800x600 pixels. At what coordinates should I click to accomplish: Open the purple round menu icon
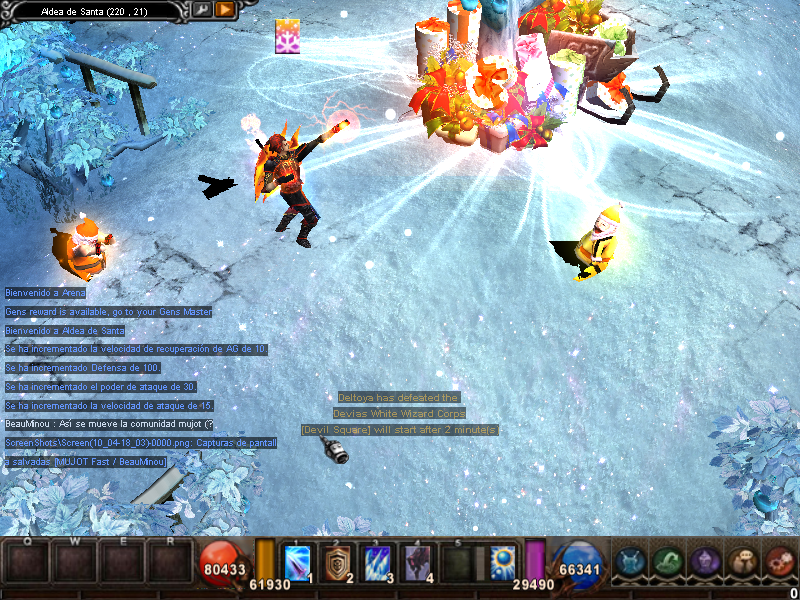(704, 562)
